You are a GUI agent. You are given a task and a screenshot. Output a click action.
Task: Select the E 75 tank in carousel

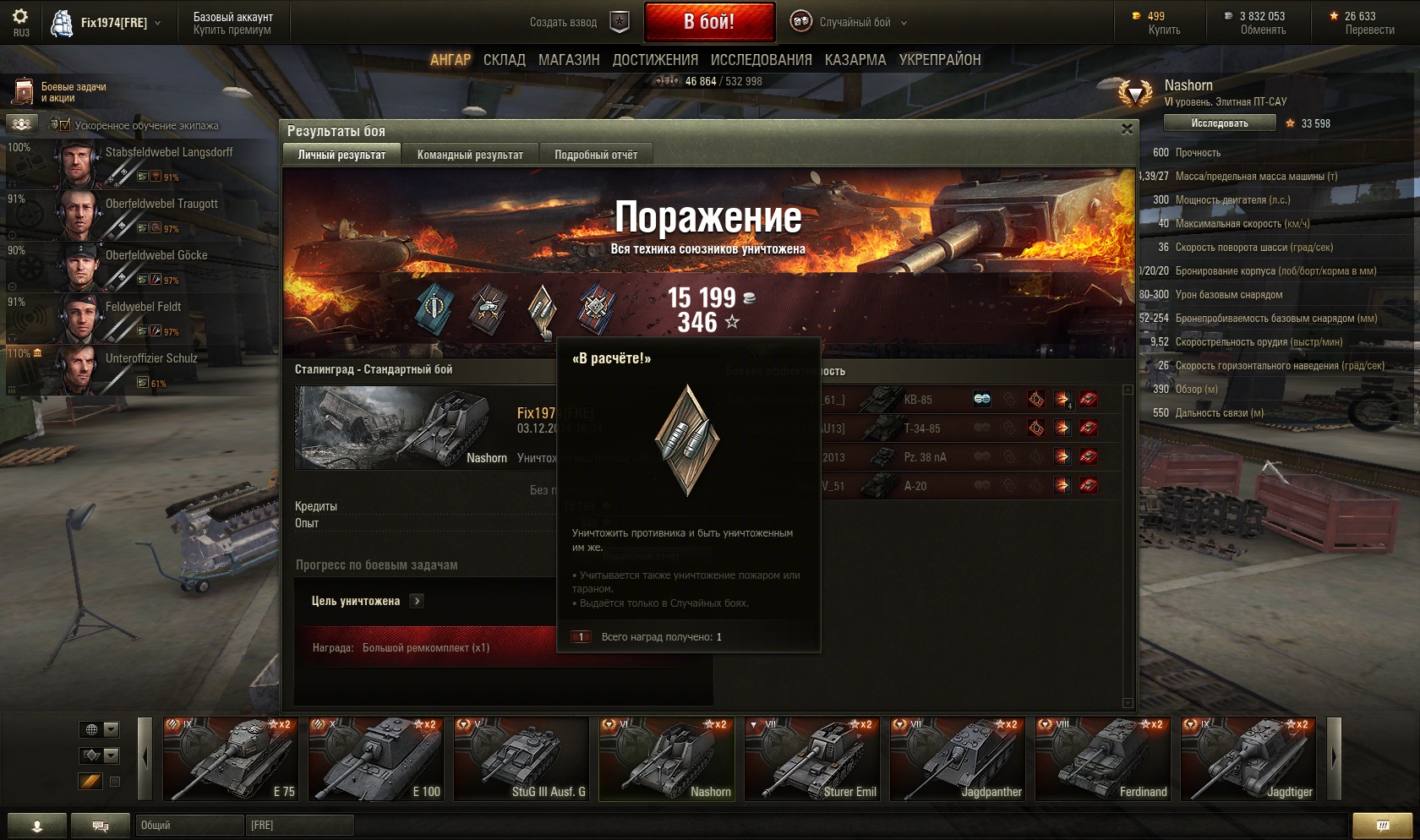point(230,758)
